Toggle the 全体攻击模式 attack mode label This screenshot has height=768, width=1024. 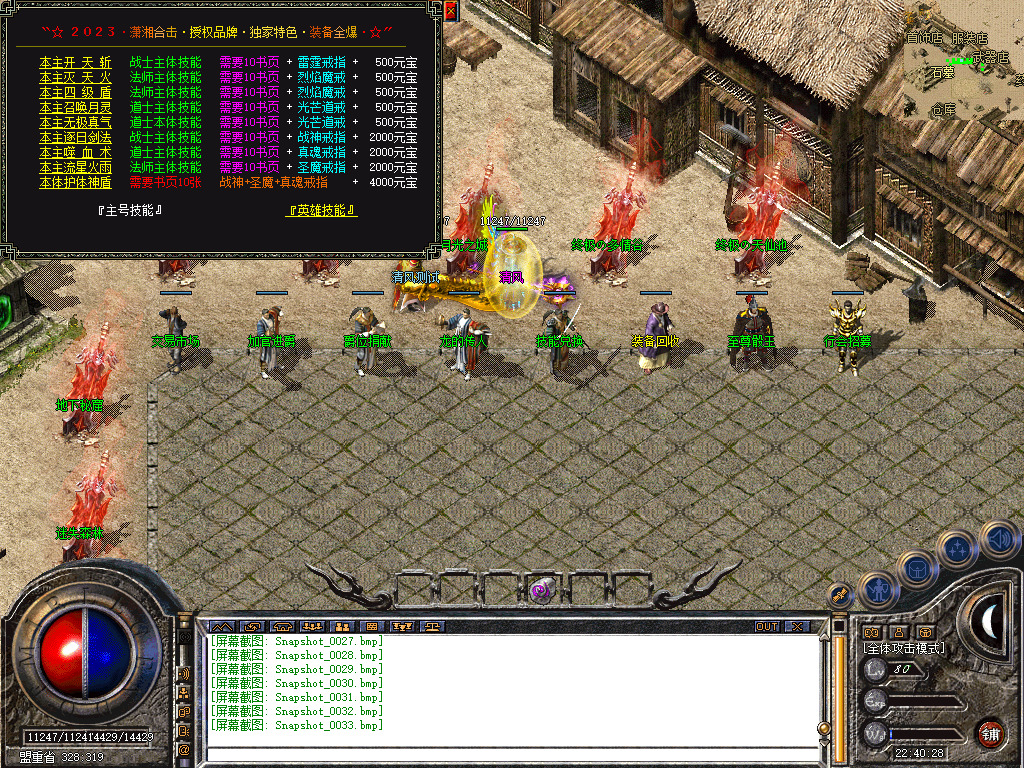[x=904, y=648]
